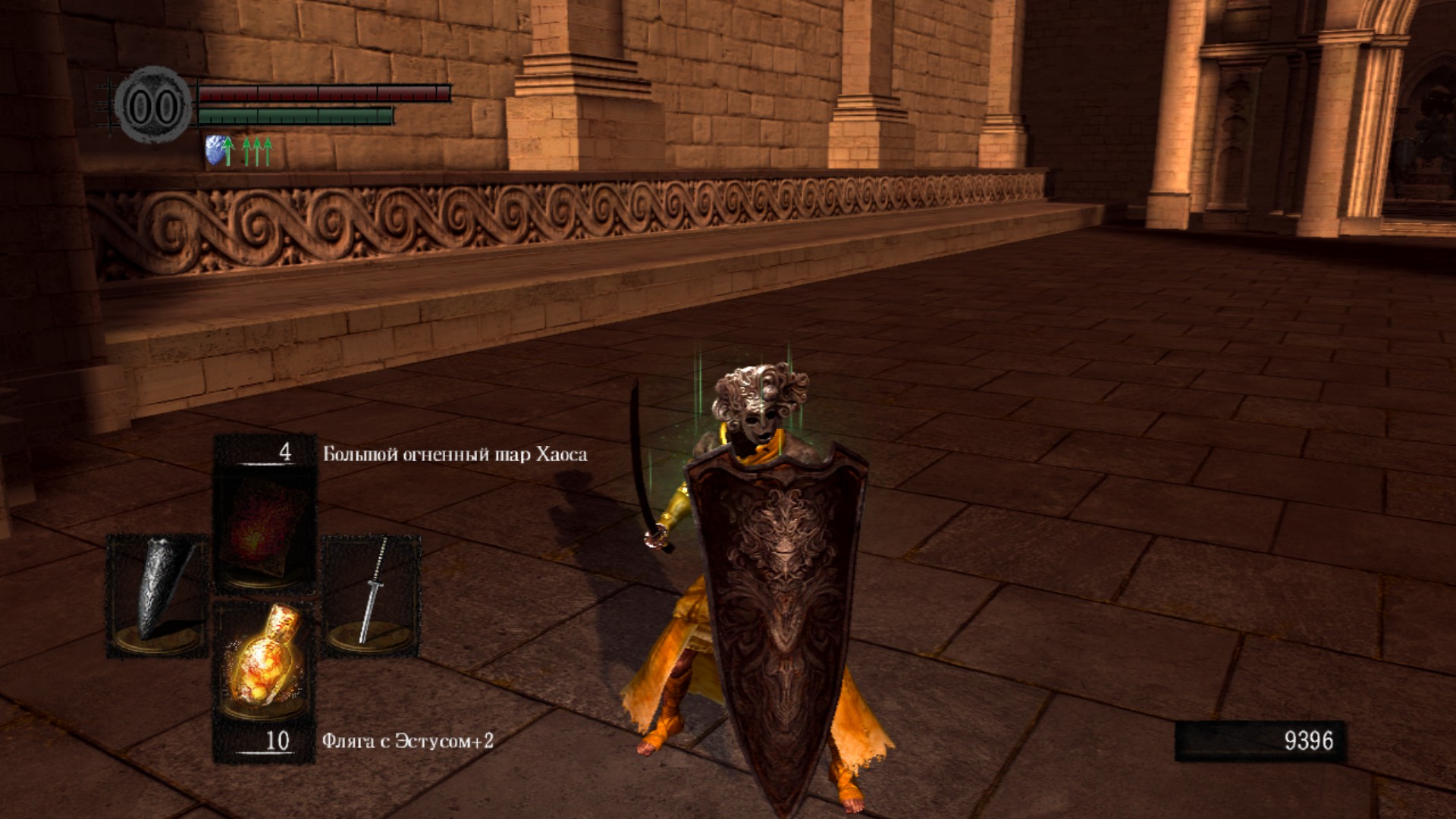Viewport: 1456px width, 819px height.
Task: Choose the left-hand shield equipment slot
Action: coord(157,594)
